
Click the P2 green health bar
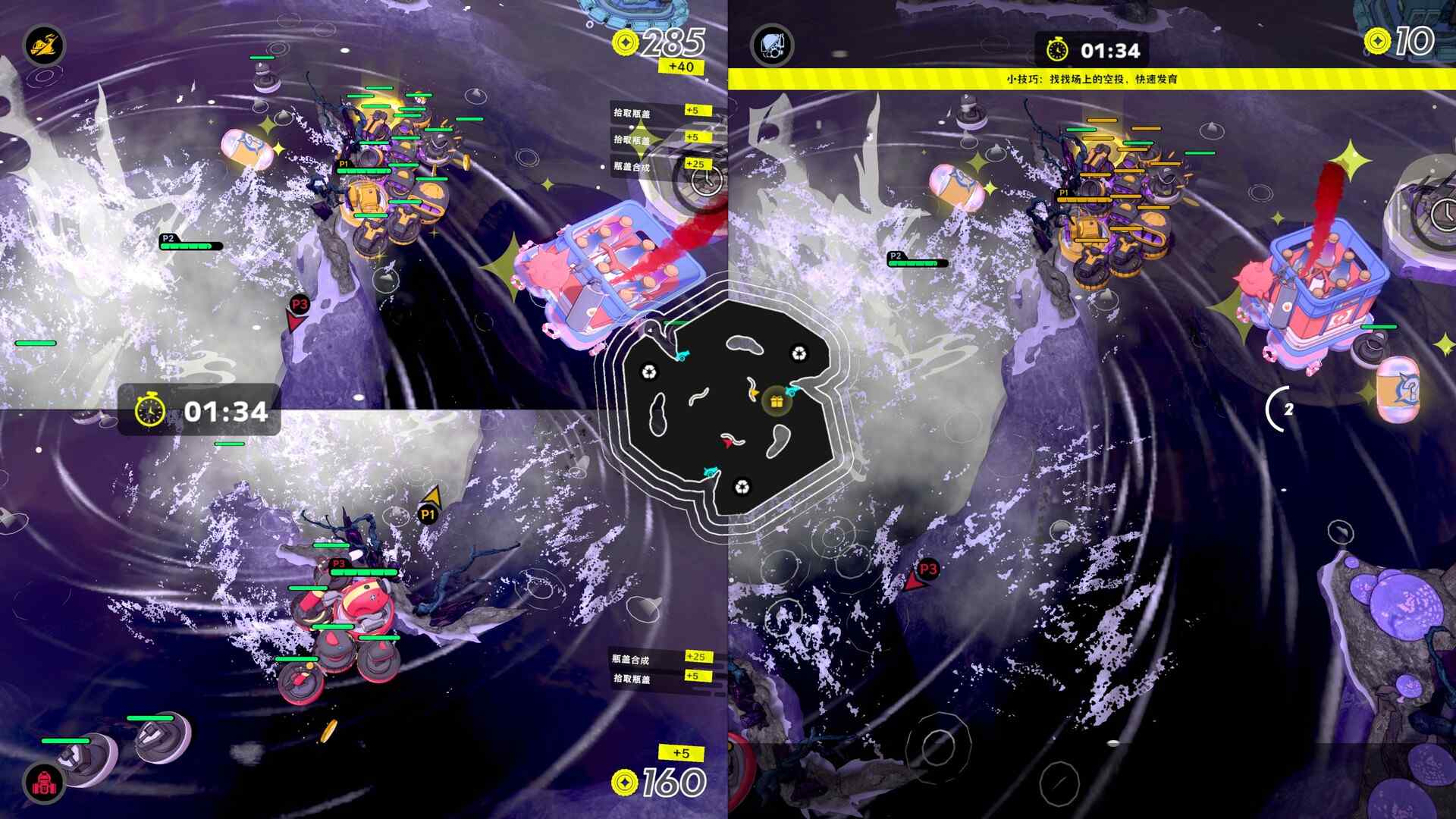(x=186, y=246)
